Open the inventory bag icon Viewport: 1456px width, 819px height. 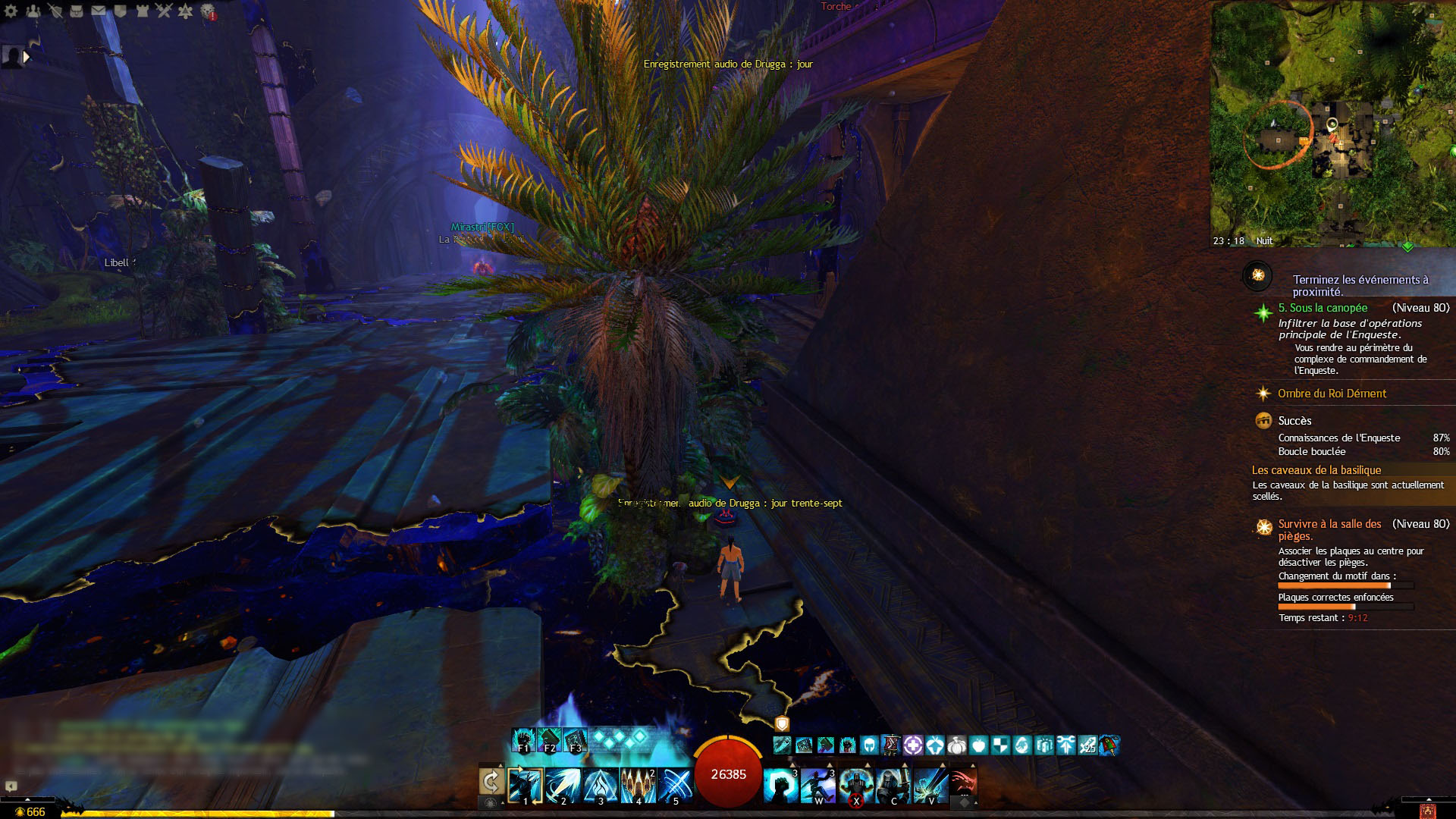[x=77, y=11]
